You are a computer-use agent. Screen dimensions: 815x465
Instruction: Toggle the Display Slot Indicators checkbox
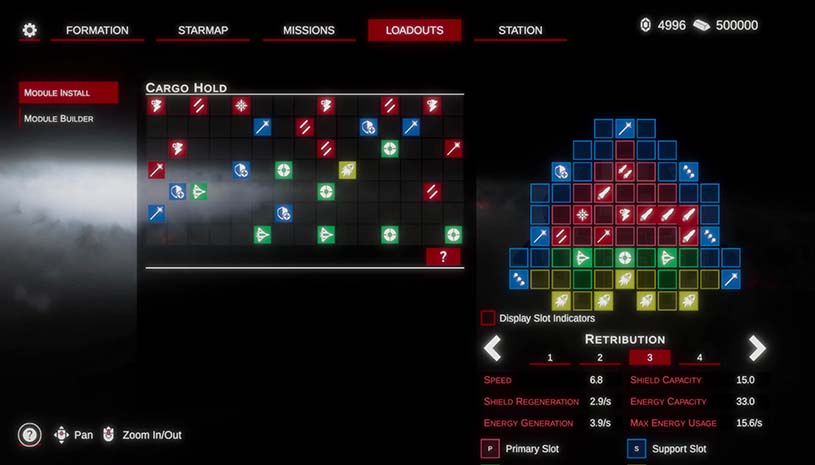pyautogui.click(x=488, y=318)
